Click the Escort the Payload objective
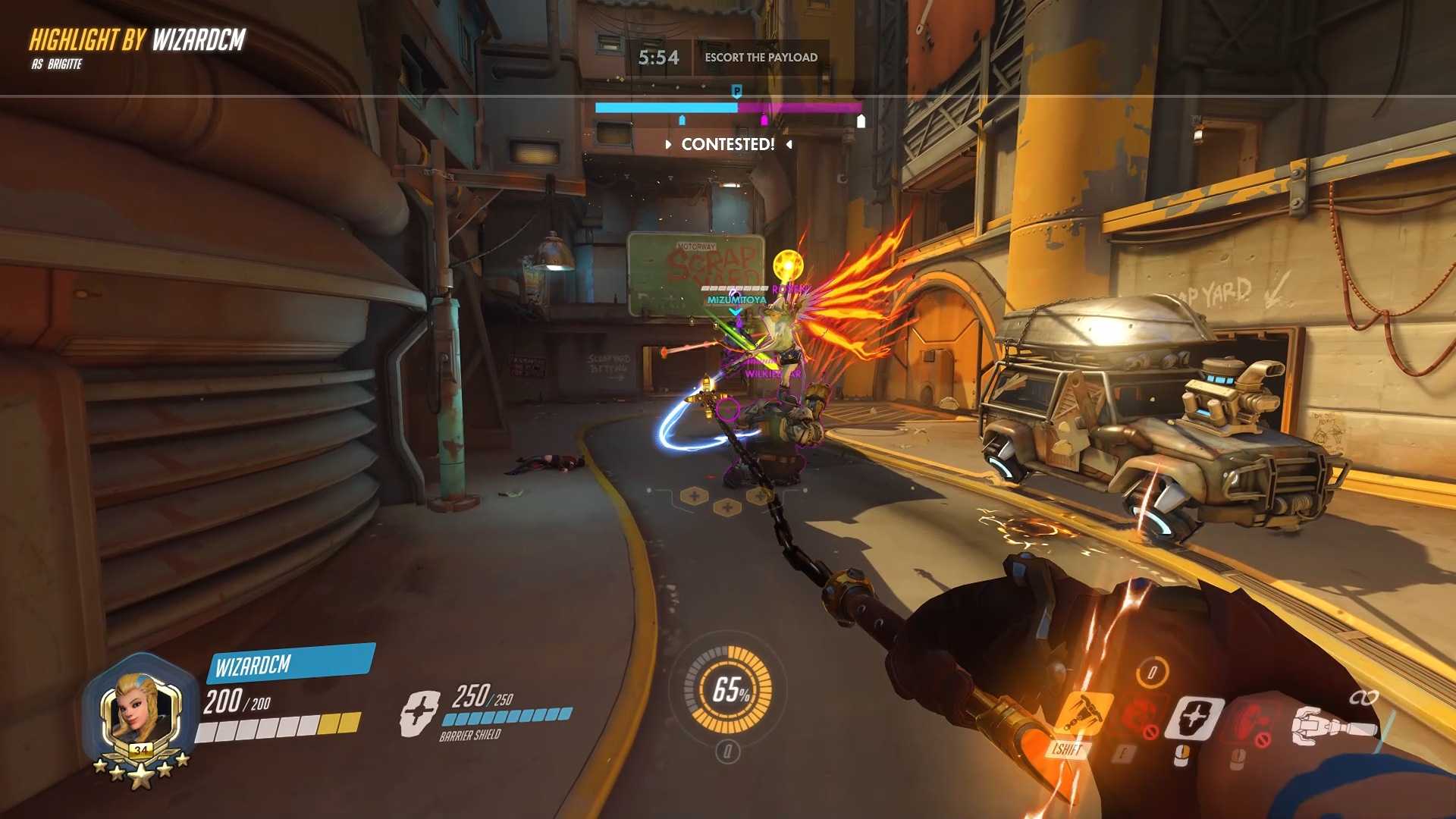1456x819 pixels. pos(761,58)
